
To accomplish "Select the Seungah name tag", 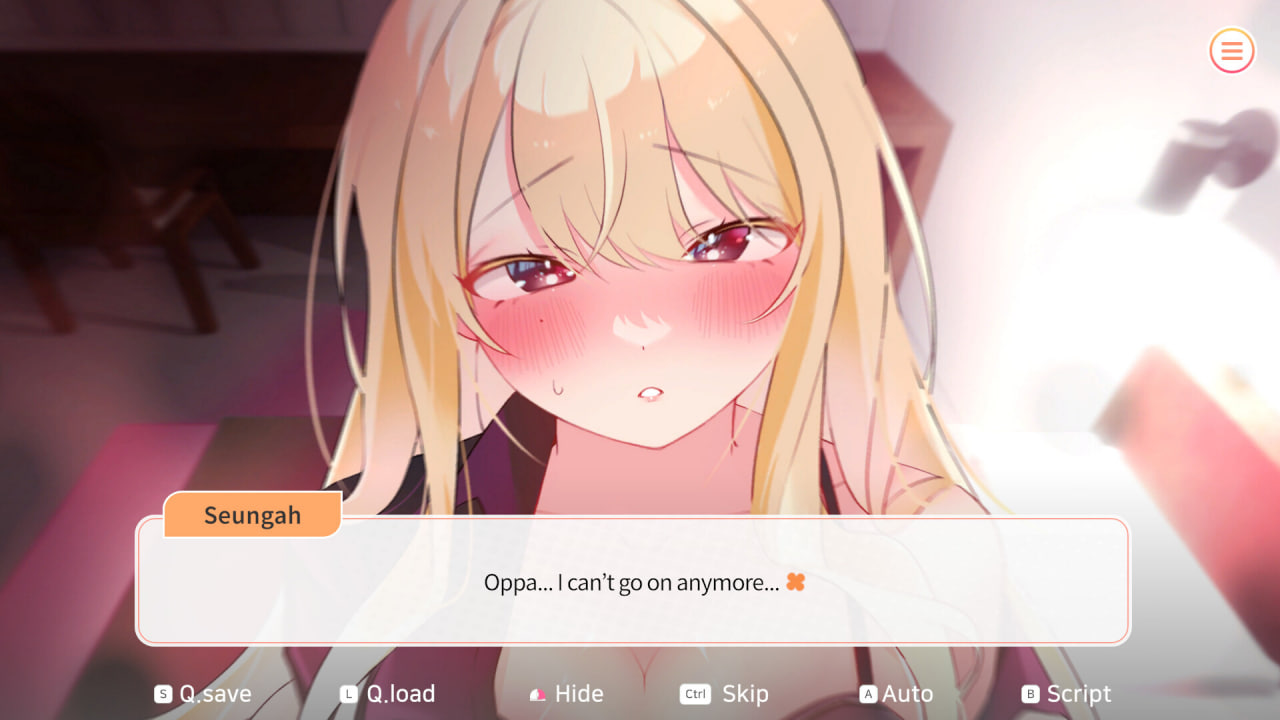I will point(251,515).
